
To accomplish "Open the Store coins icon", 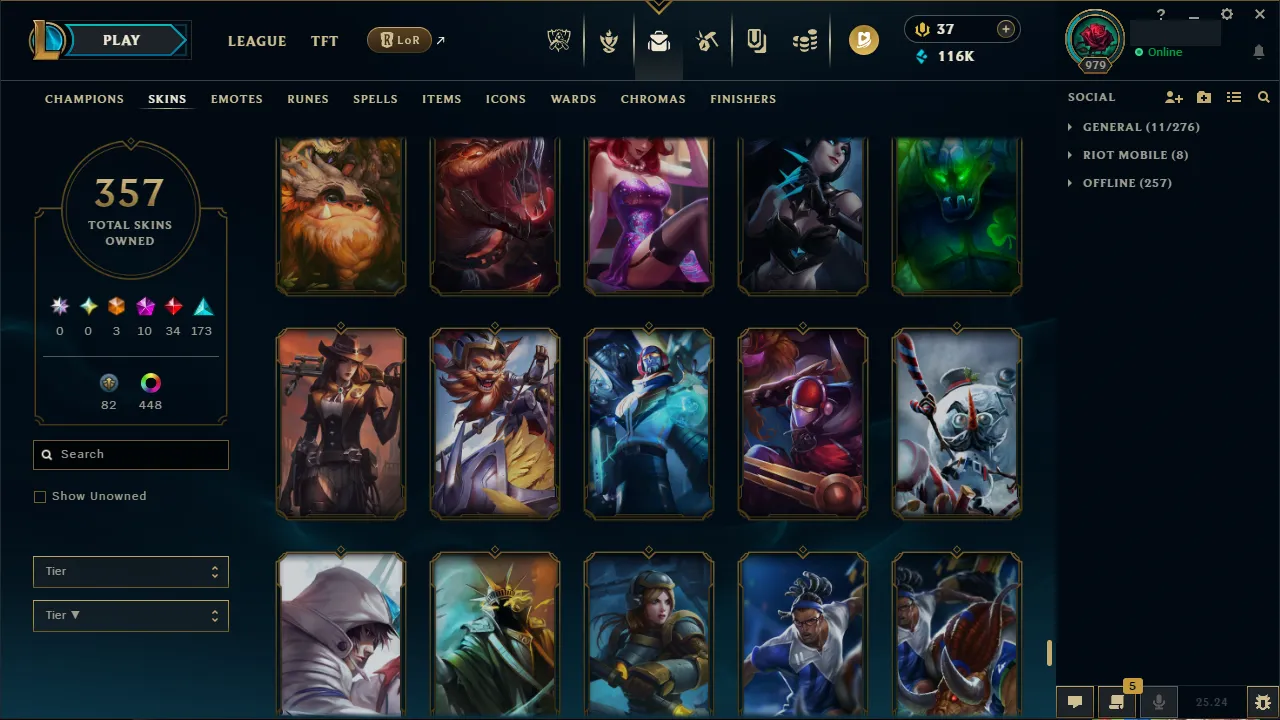I will point(805,40).
